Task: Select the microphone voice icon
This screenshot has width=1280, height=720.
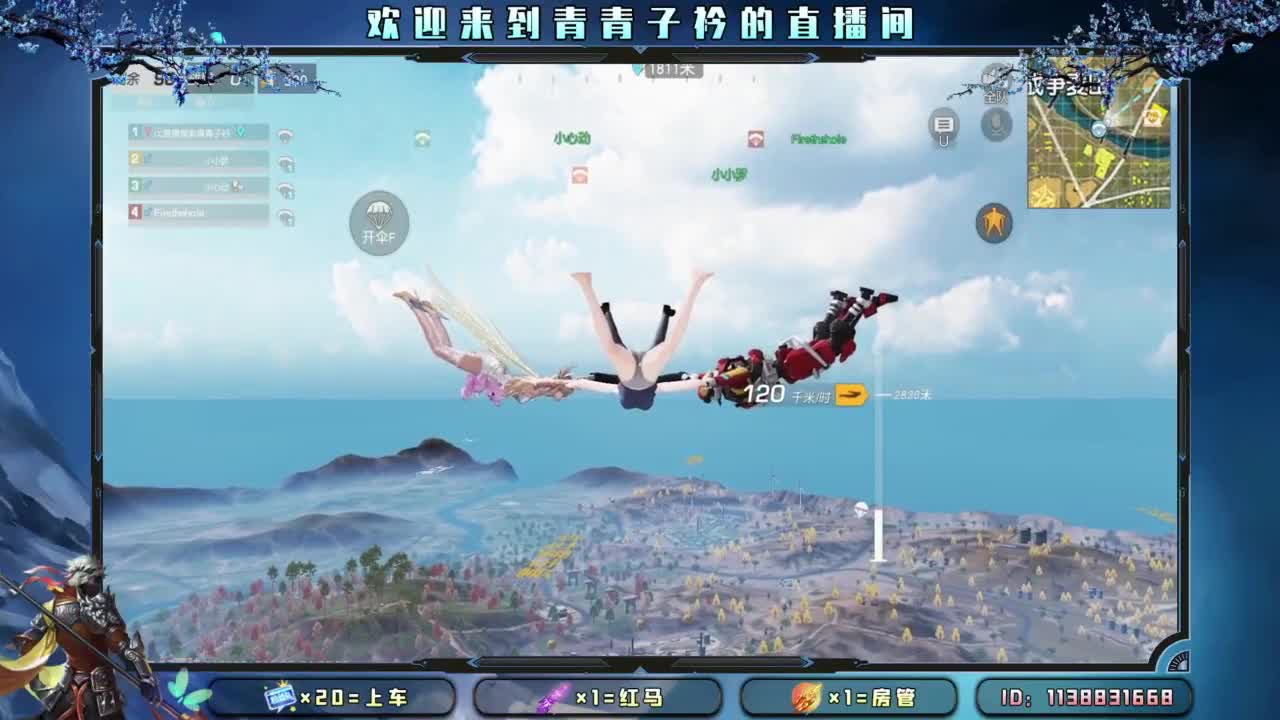Action: pyautogui.click(x=995, y=125)
